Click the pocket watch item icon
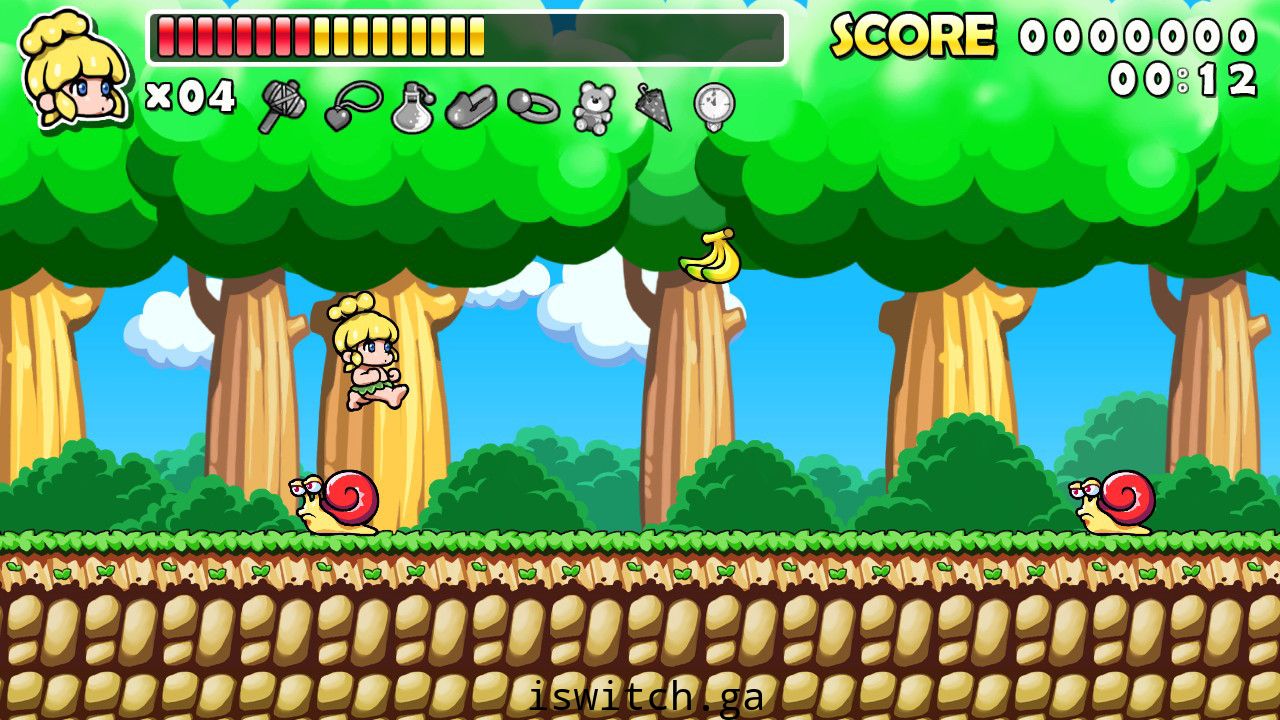This screenshot has width=1280, height=720. pyautogui.click(x=714, y=106)
